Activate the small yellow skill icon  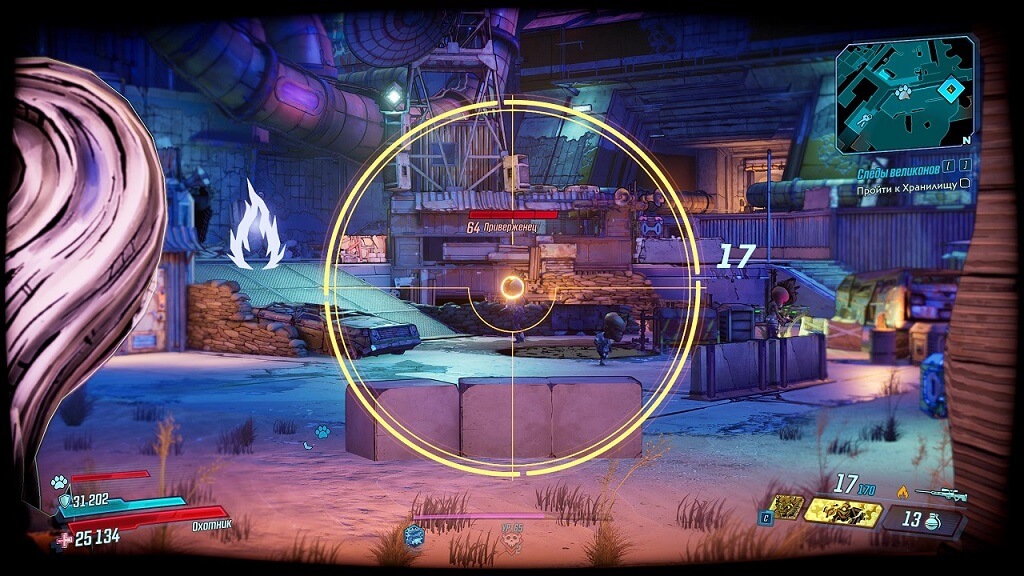click(x=787, y=507)
